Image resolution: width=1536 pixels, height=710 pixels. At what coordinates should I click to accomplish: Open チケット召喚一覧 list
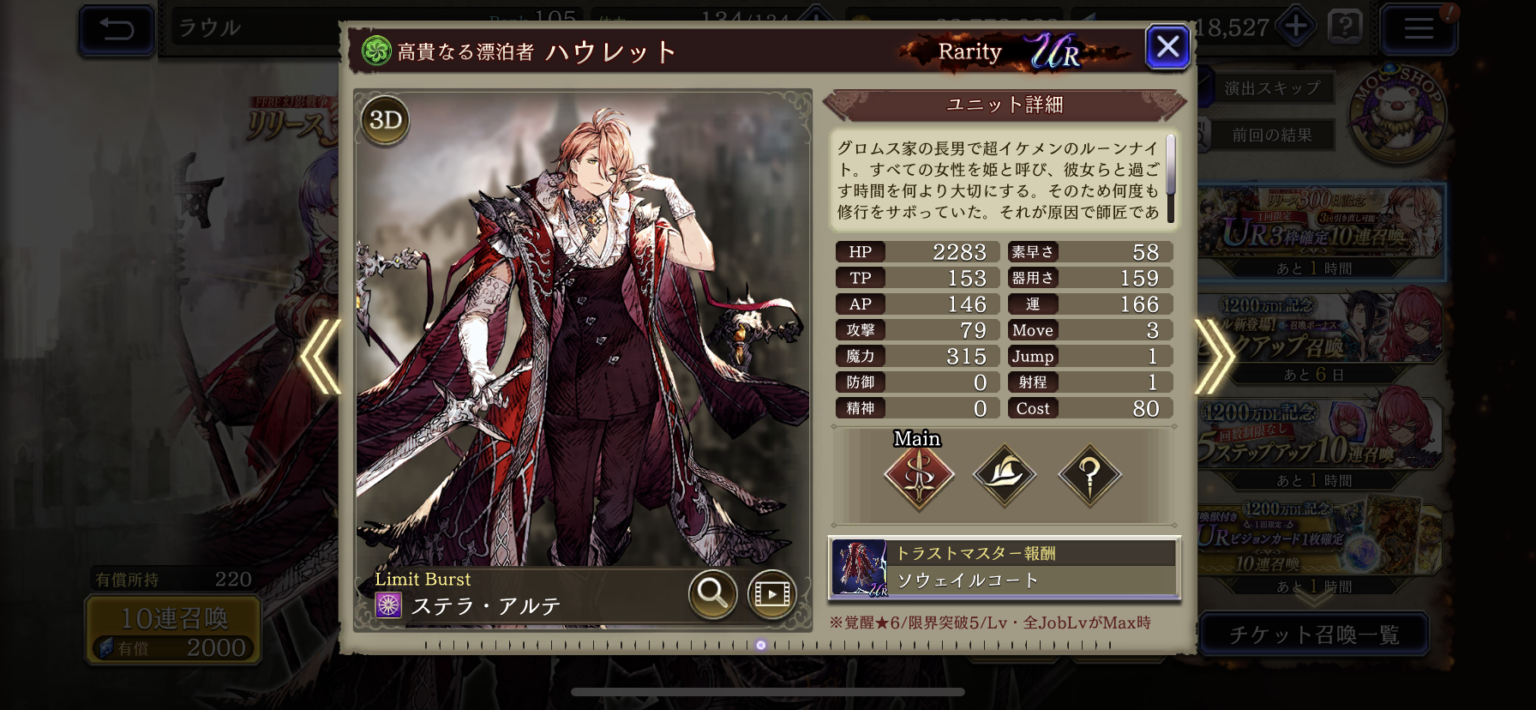1313,634
